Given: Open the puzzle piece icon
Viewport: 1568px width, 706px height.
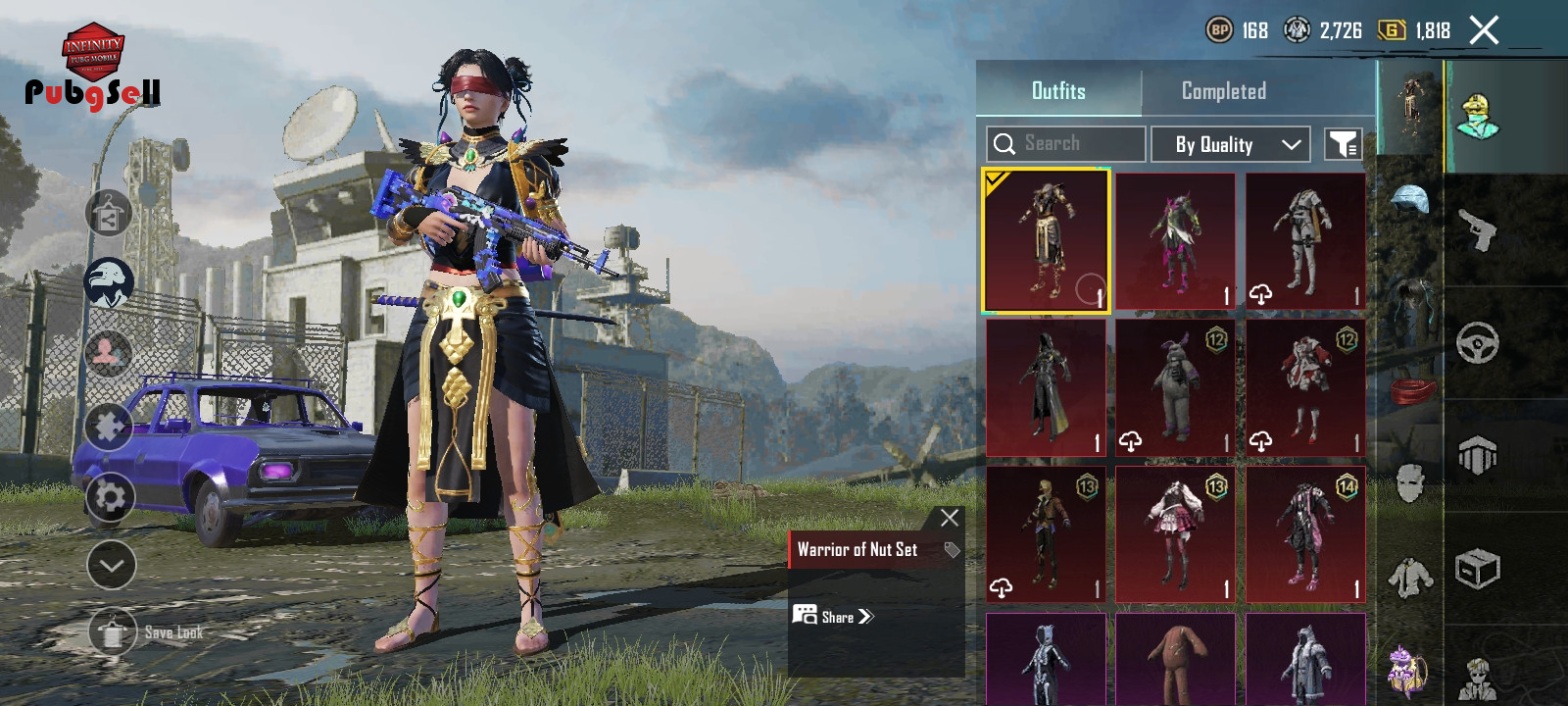Looking at the screenshot, I should (x=109, y=427).
